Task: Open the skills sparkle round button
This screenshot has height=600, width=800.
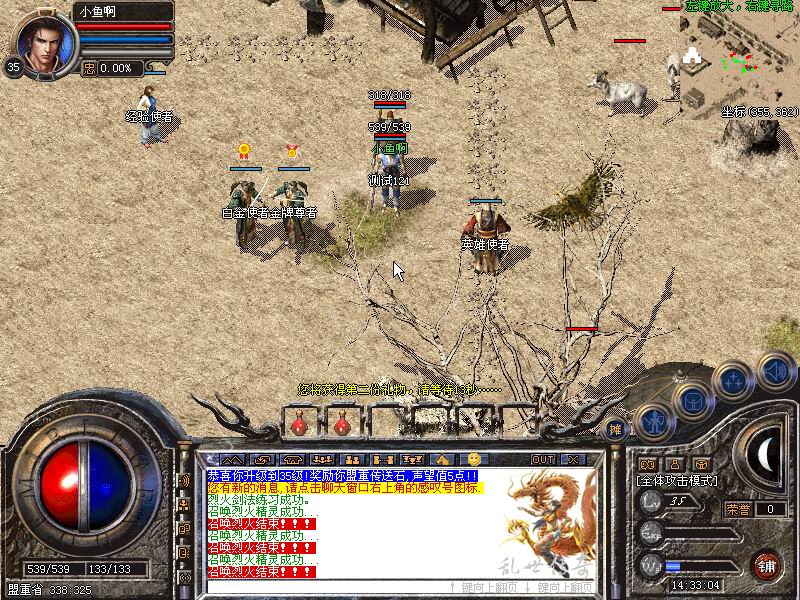Action: (734, 381)
